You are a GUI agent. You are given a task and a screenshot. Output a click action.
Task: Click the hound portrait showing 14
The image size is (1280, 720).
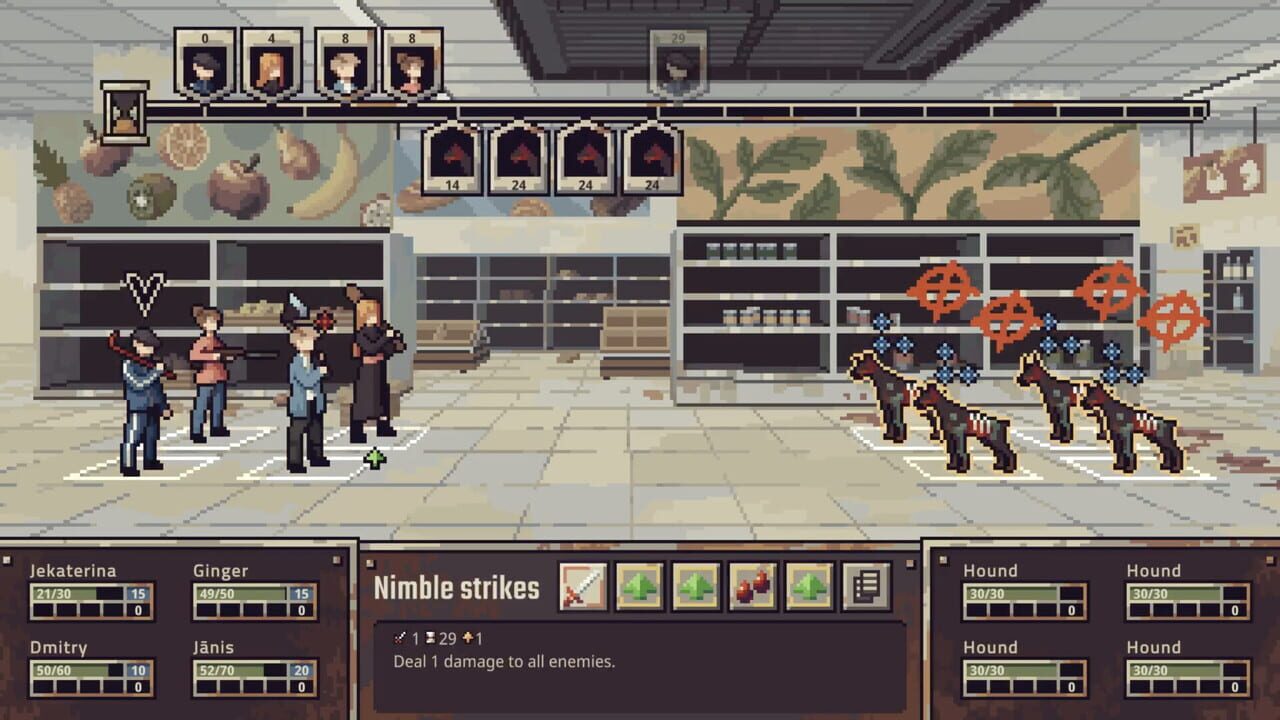tap(453, 160)
